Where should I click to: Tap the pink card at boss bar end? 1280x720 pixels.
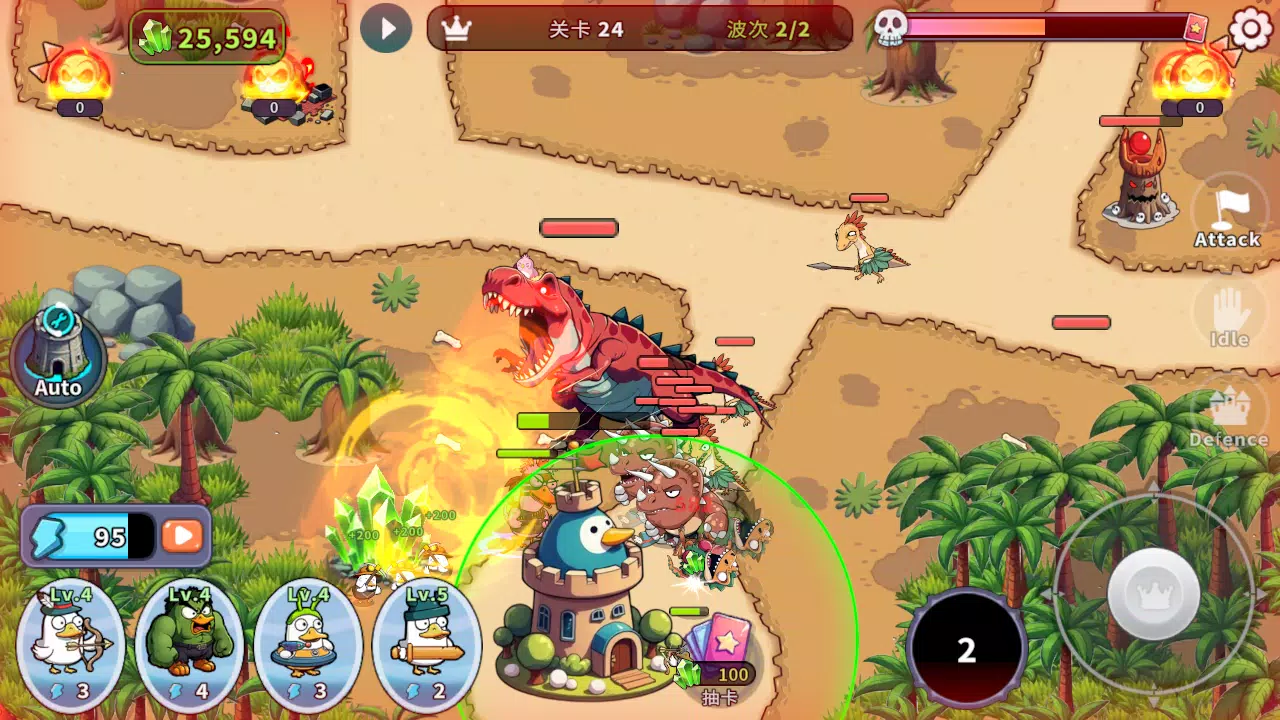(1195, 29)
